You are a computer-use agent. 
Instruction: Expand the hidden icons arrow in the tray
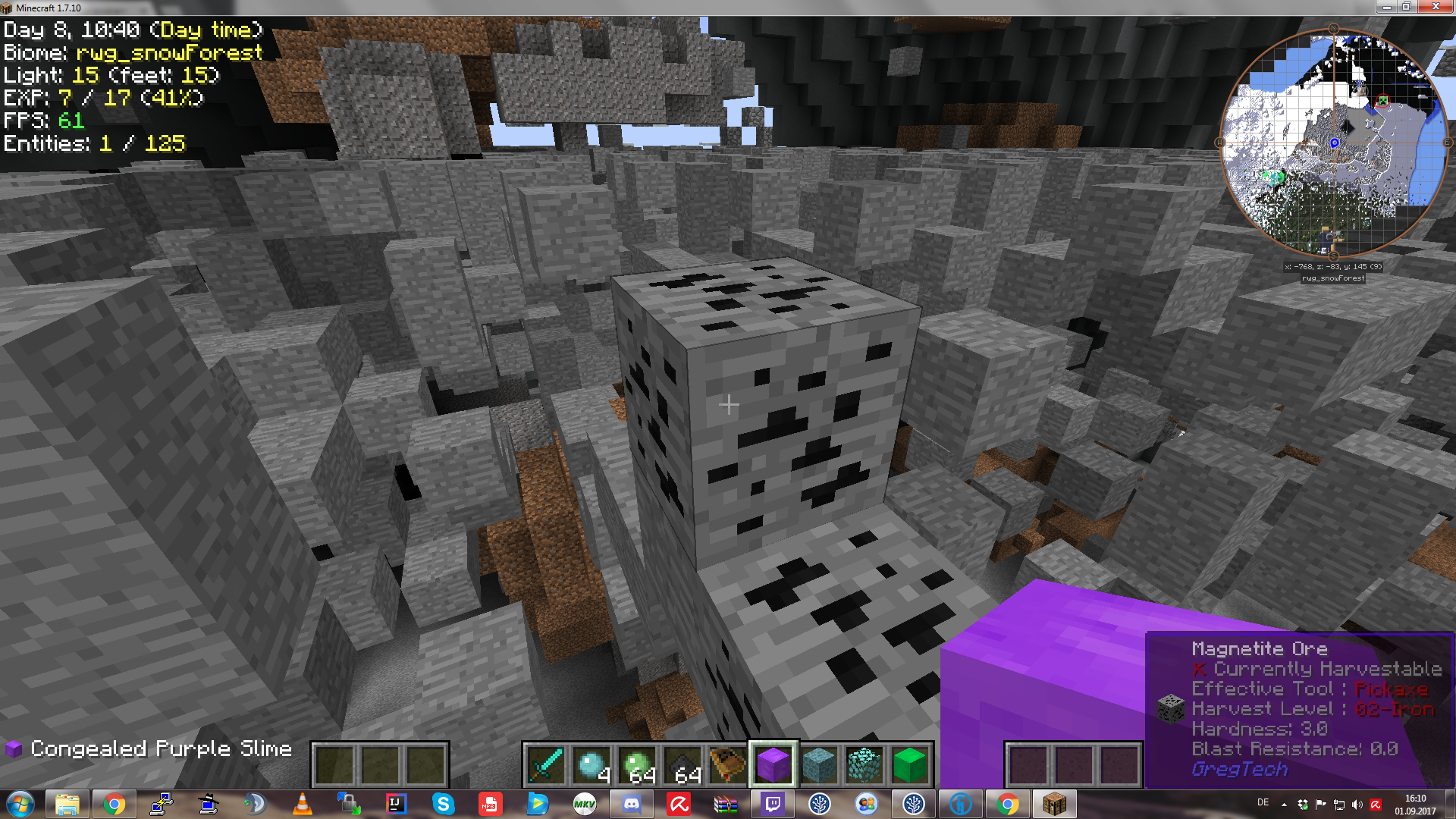tap(1283, 803)
